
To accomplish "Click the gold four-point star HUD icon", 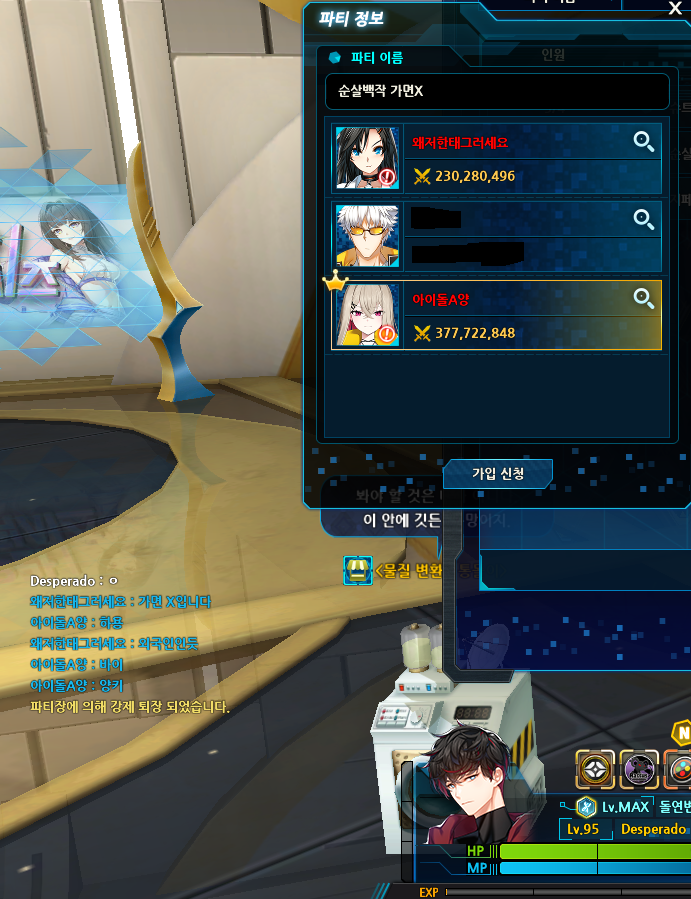I will (x=595, y=769).
